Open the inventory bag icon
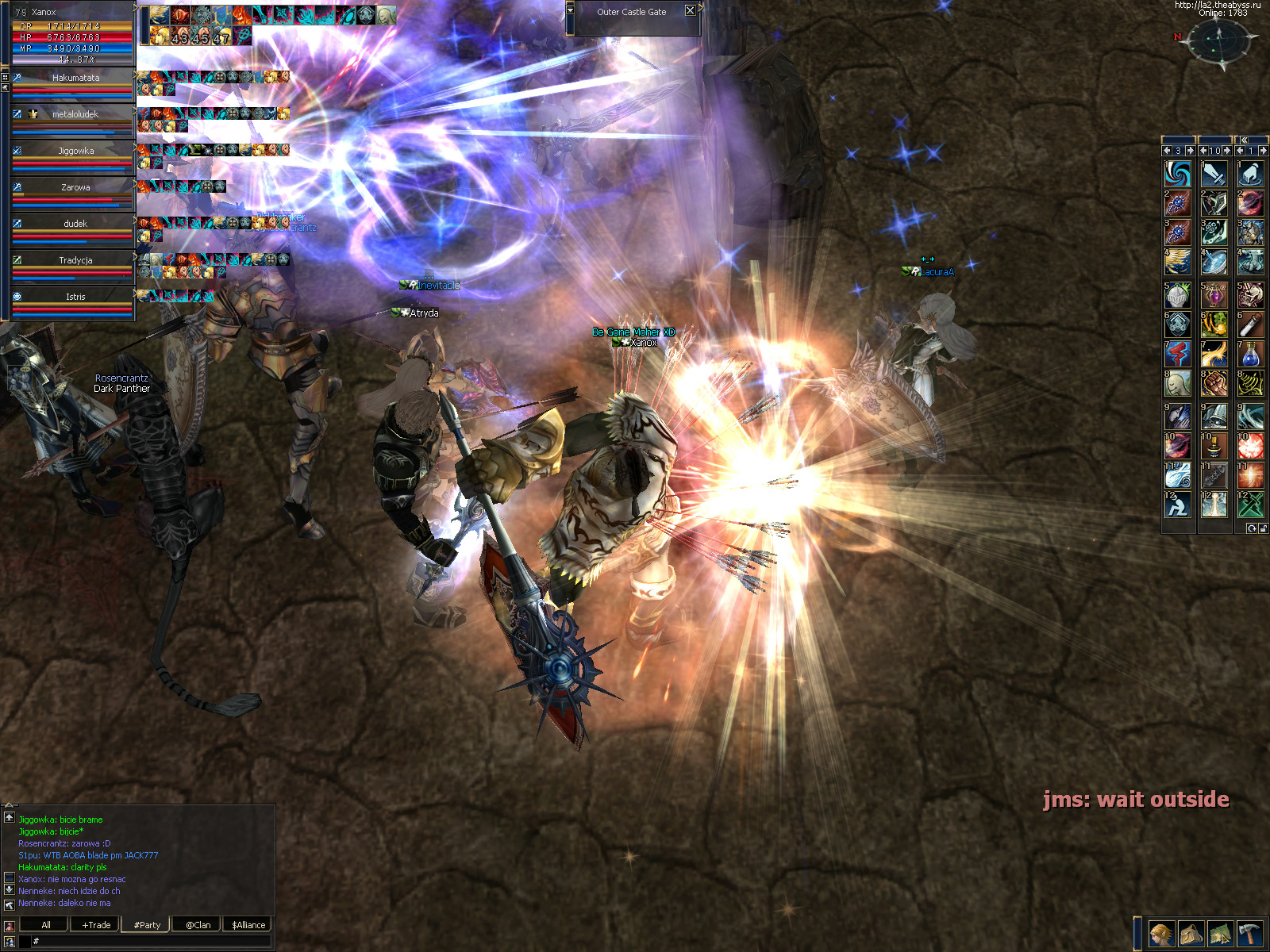 pos(1191,934)
